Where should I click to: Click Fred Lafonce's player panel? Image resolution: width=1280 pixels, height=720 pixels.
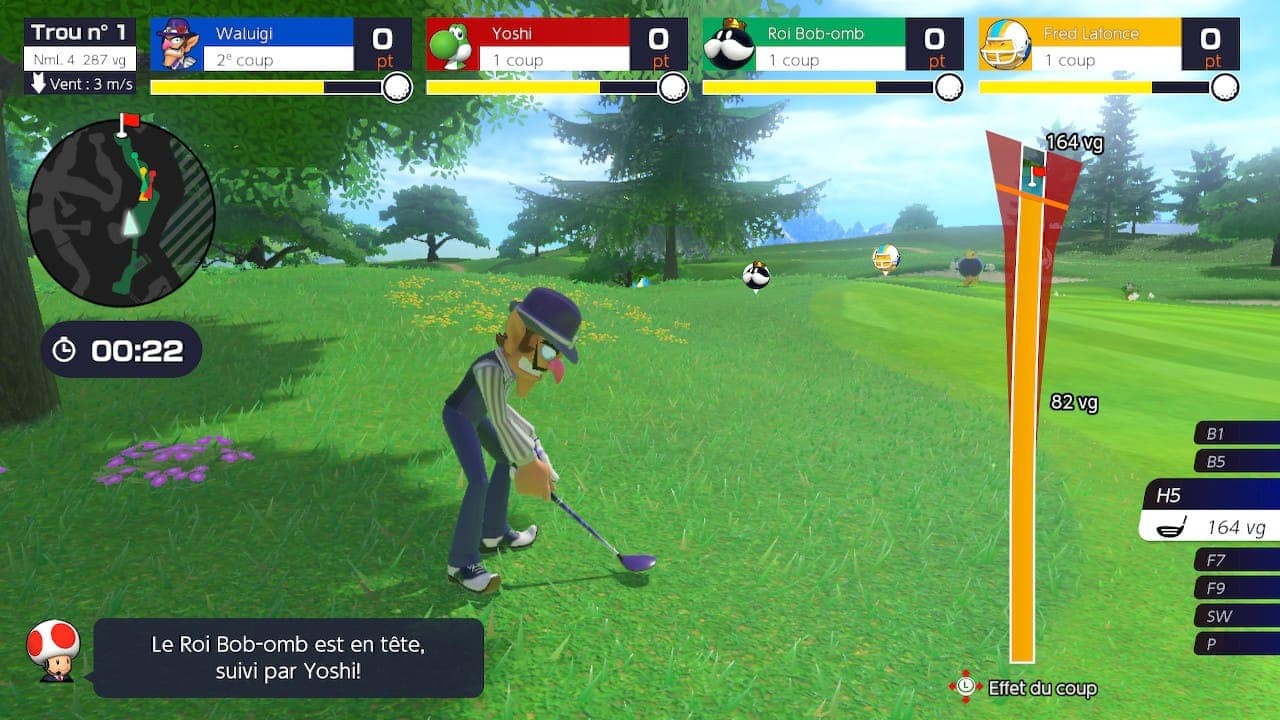(x=1108, y=45)
